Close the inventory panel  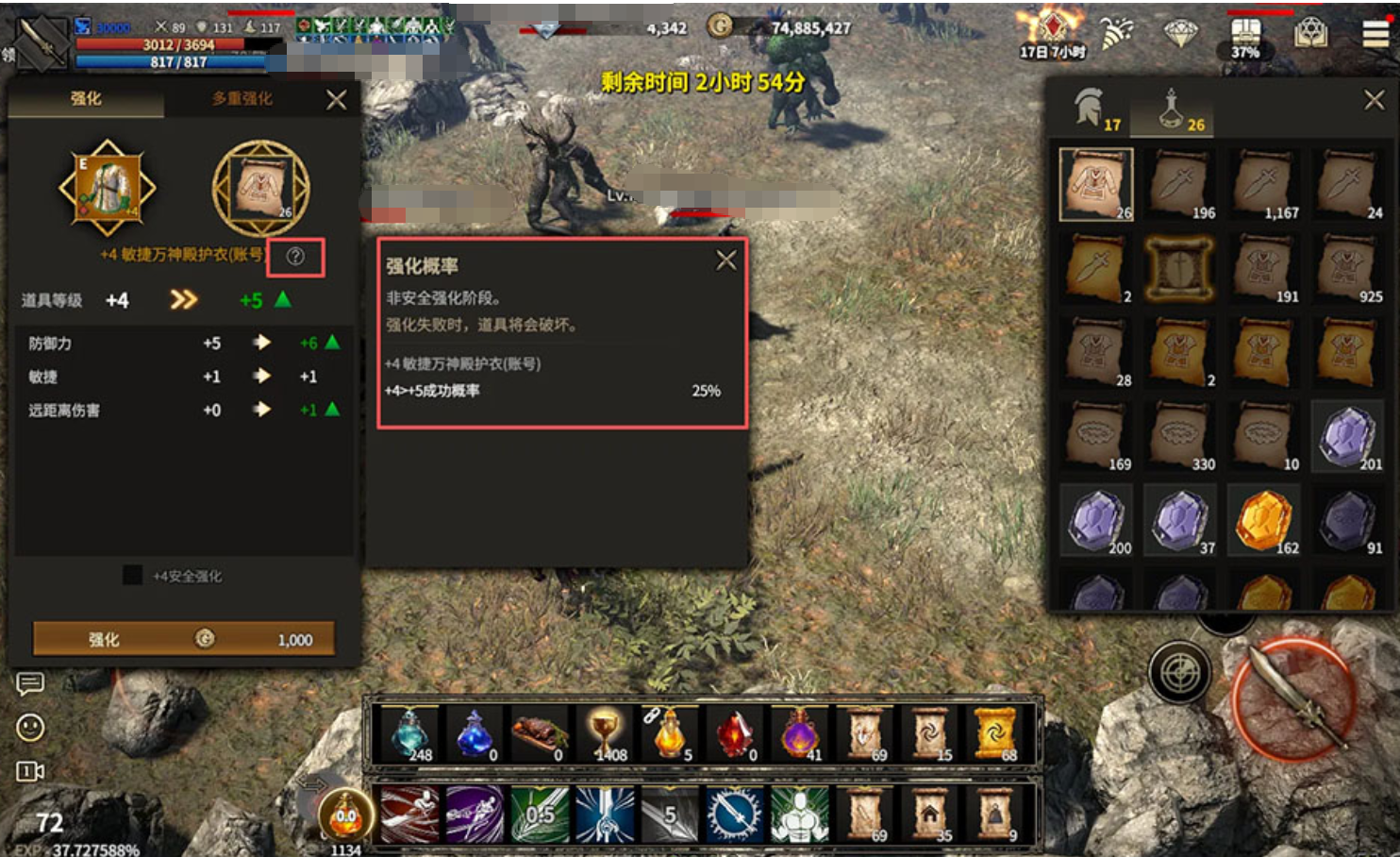pos(1374,99)
